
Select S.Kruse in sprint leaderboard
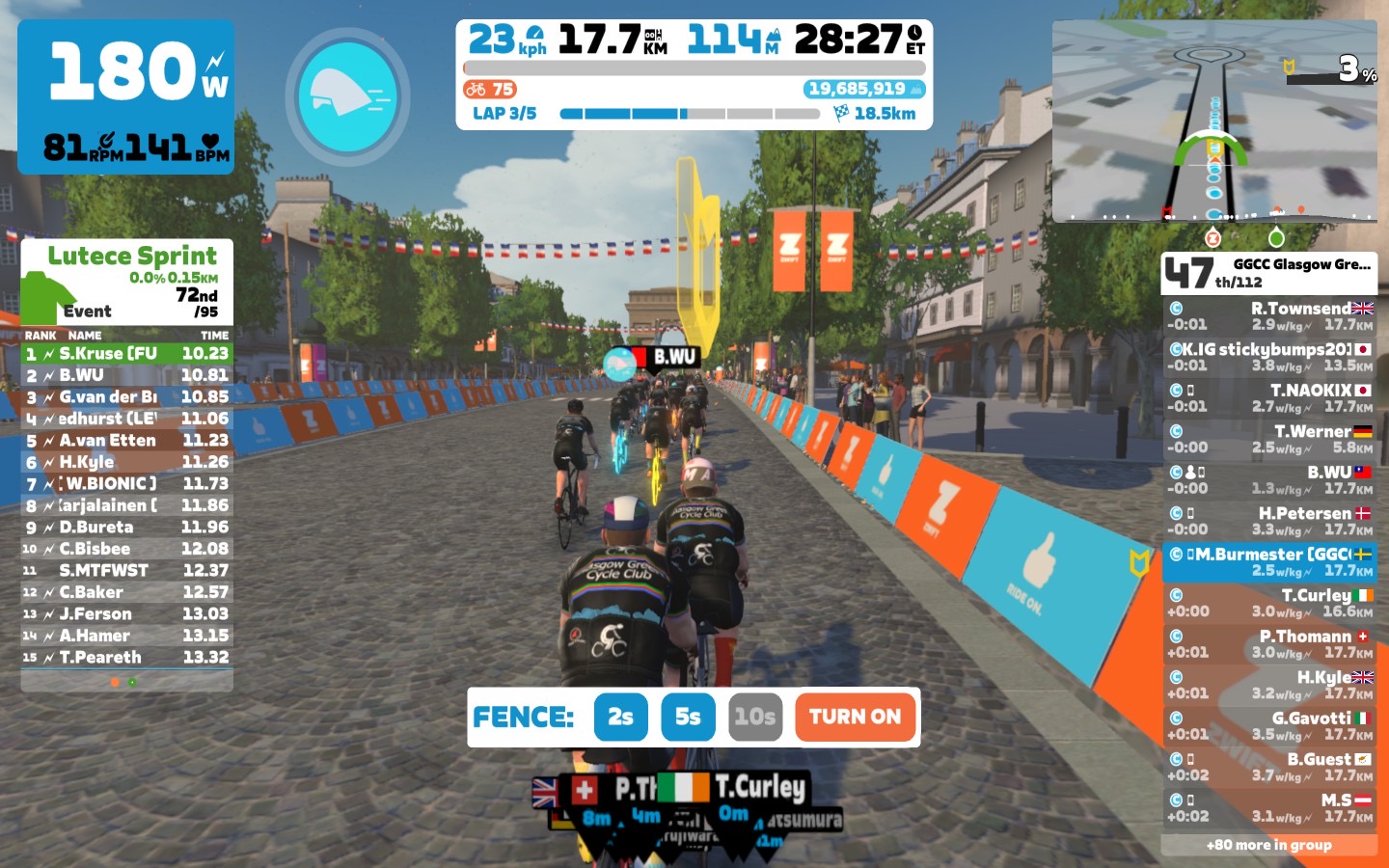(126, 354)
